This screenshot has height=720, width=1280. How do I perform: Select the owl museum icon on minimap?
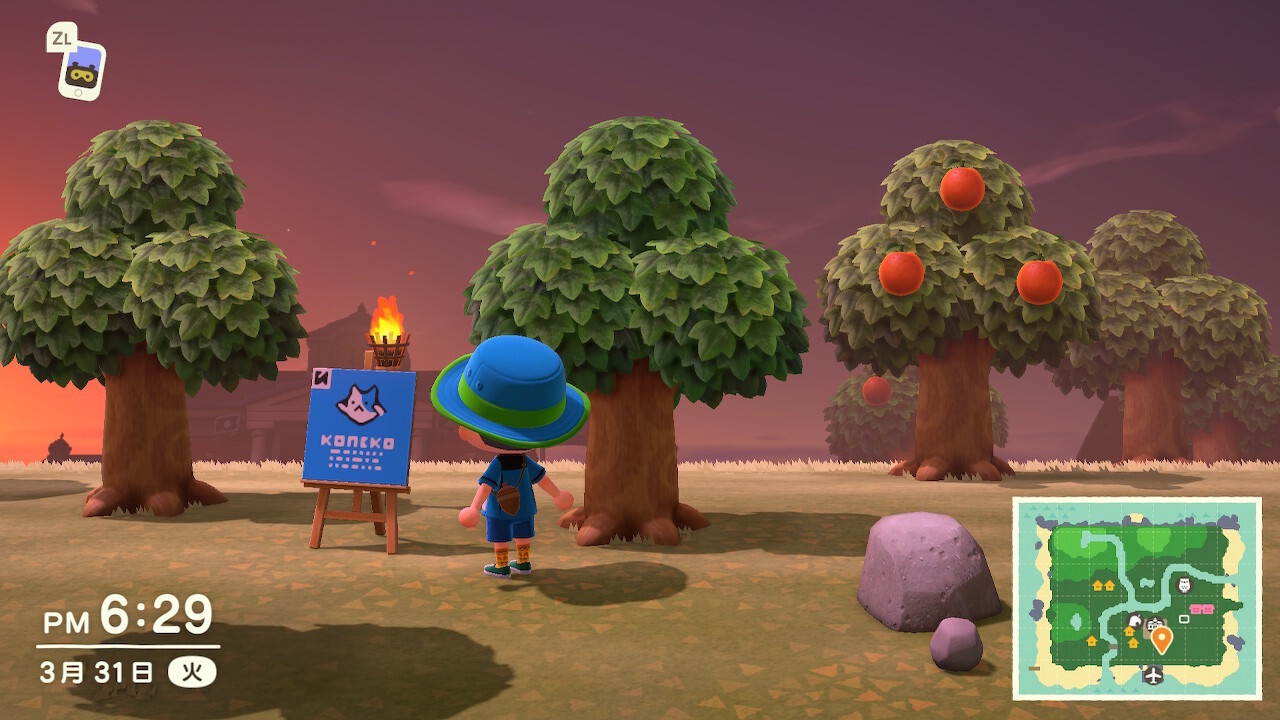pyautogui.click(x=1184, y=585)
